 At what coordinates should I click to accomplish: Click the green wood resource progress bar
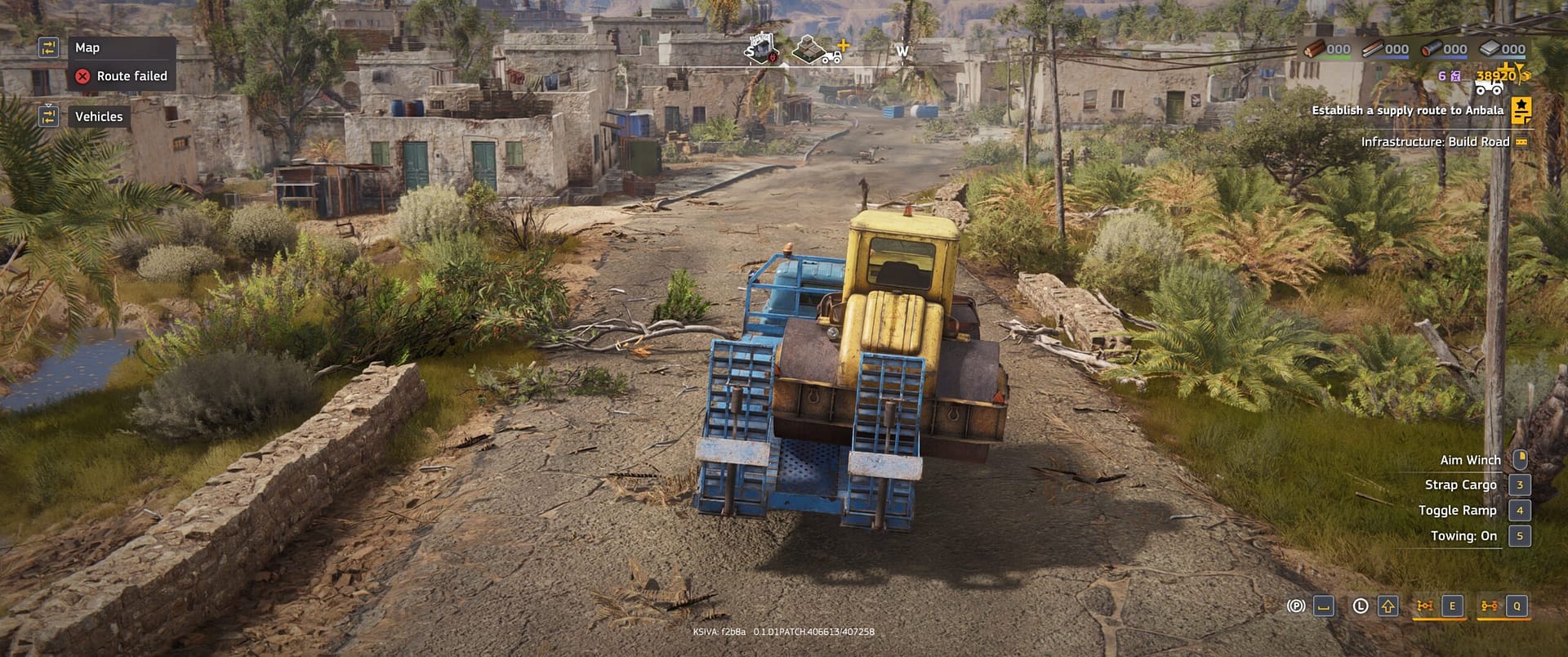tap(1334, 56)
